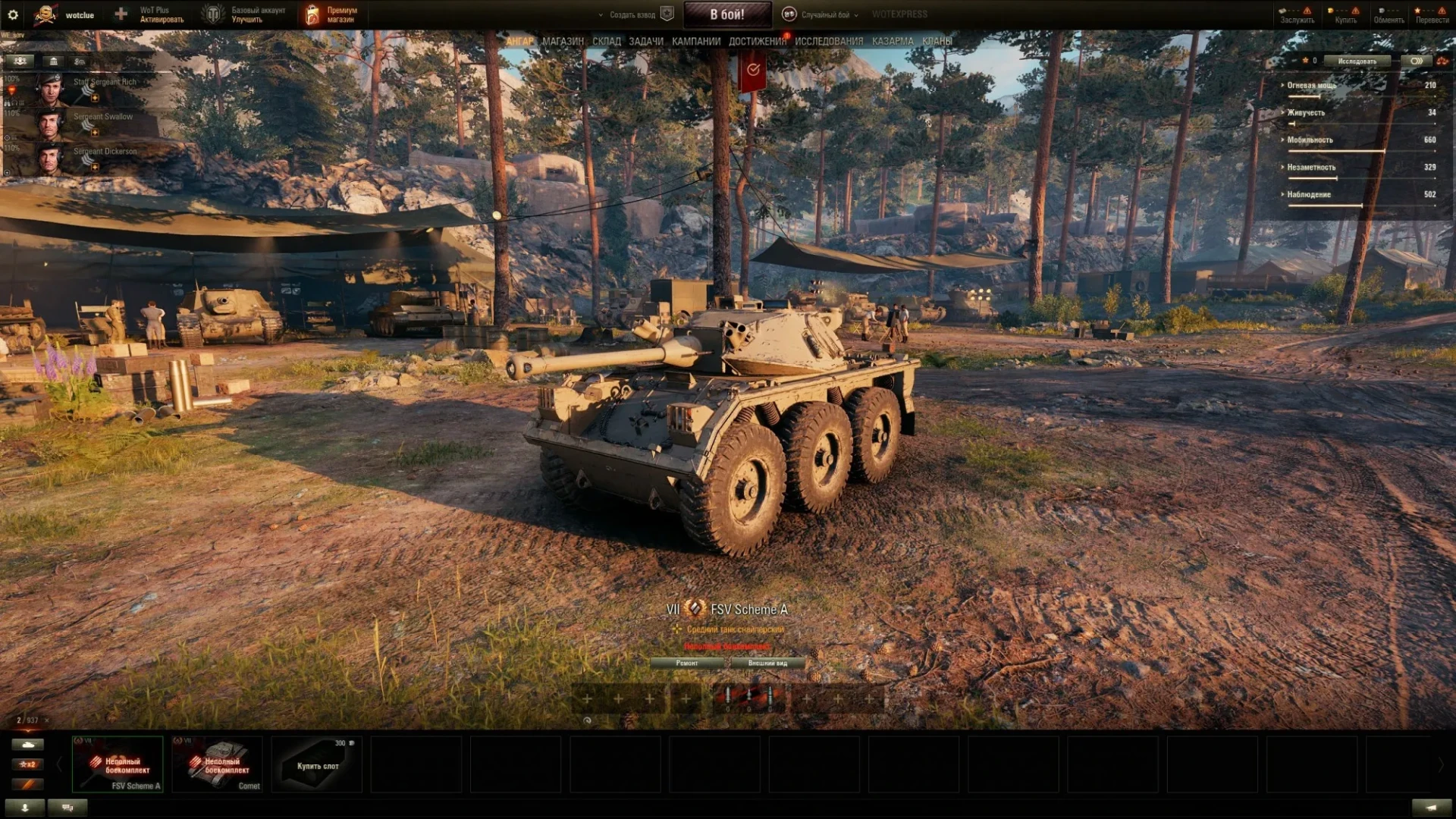Open the СКЛАД tab
The image size is (1456, 819).
[x=606, y=41]
